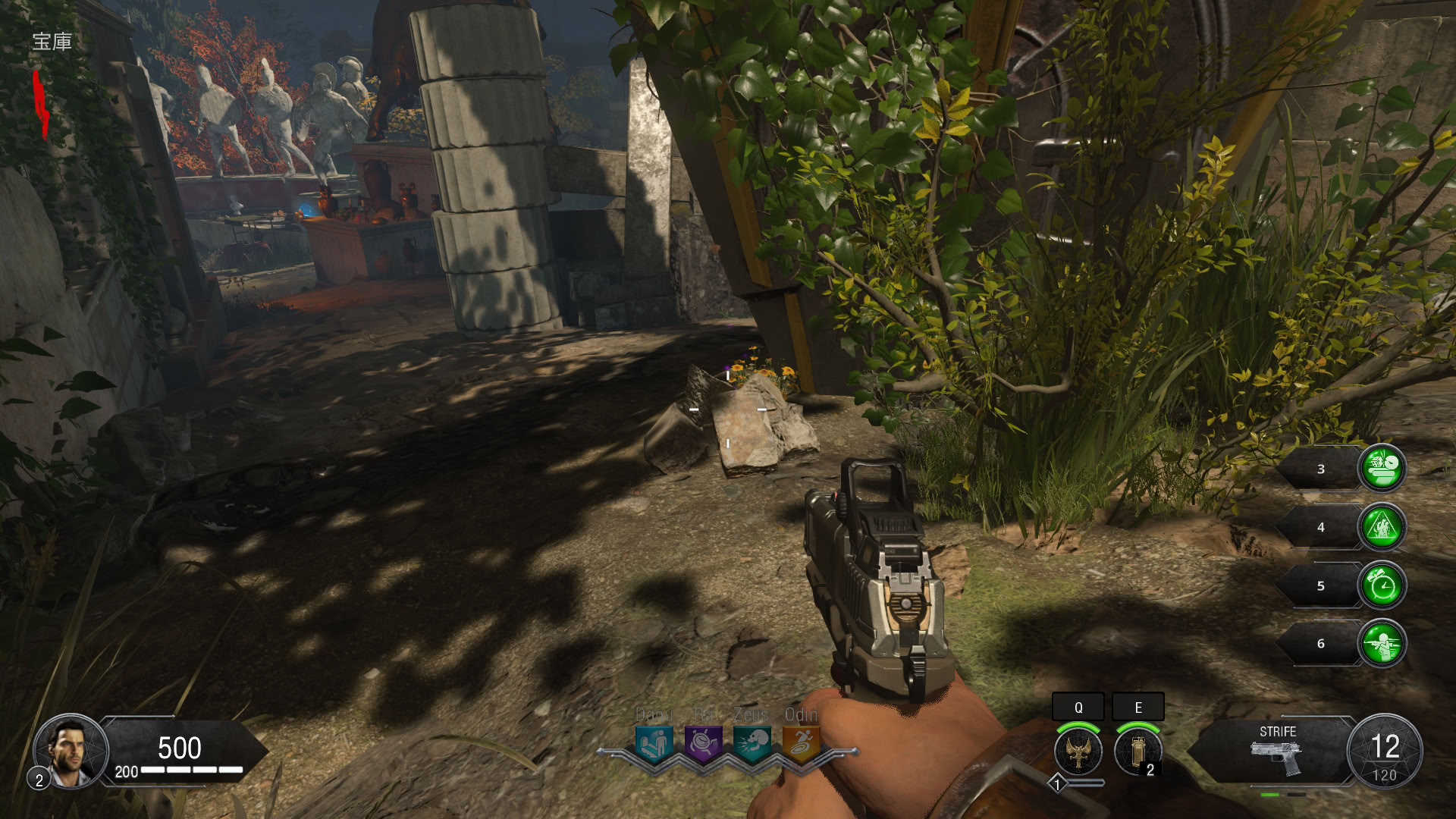The image size is (1456, 819).
Task: Use the alarm clock elixir in slot 5
Action: pyautogui.click(x=1382, y=585)
